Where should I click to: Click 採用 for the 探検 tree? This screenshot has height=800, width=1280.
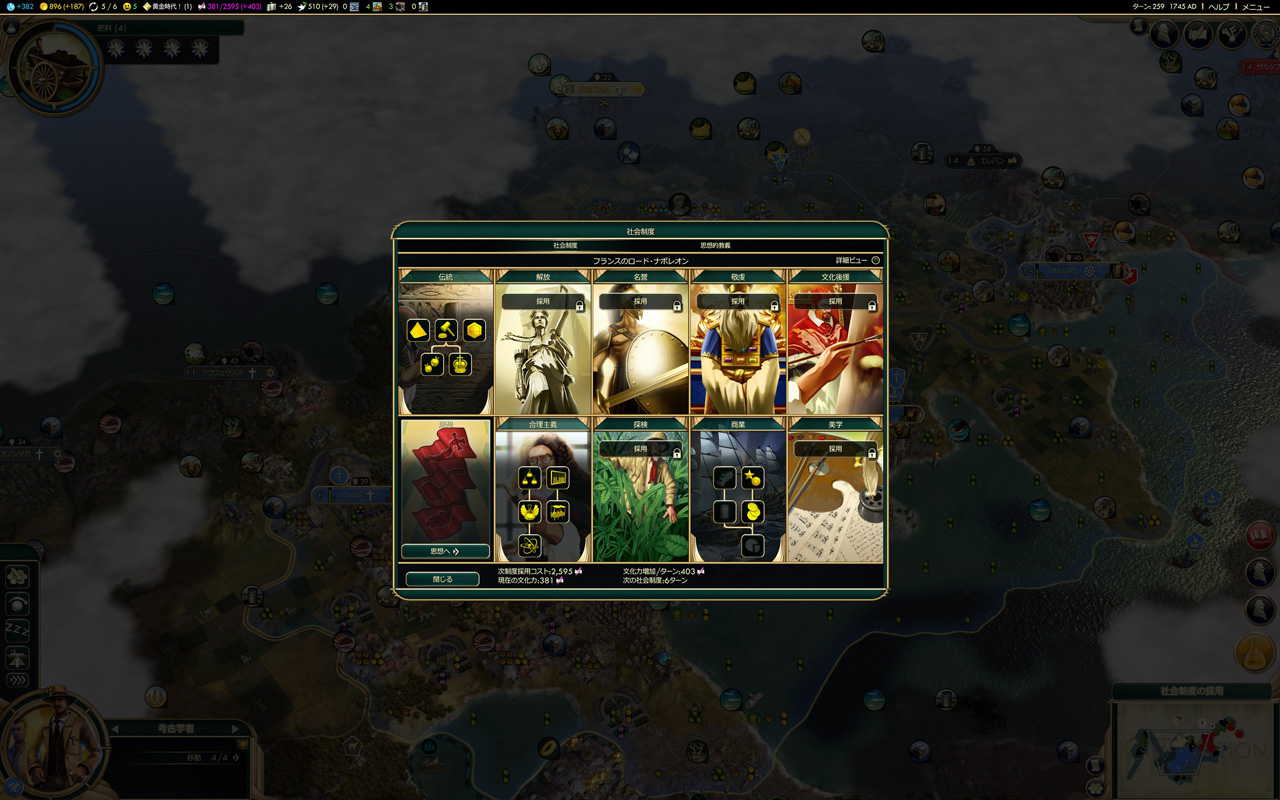point(640,449)
